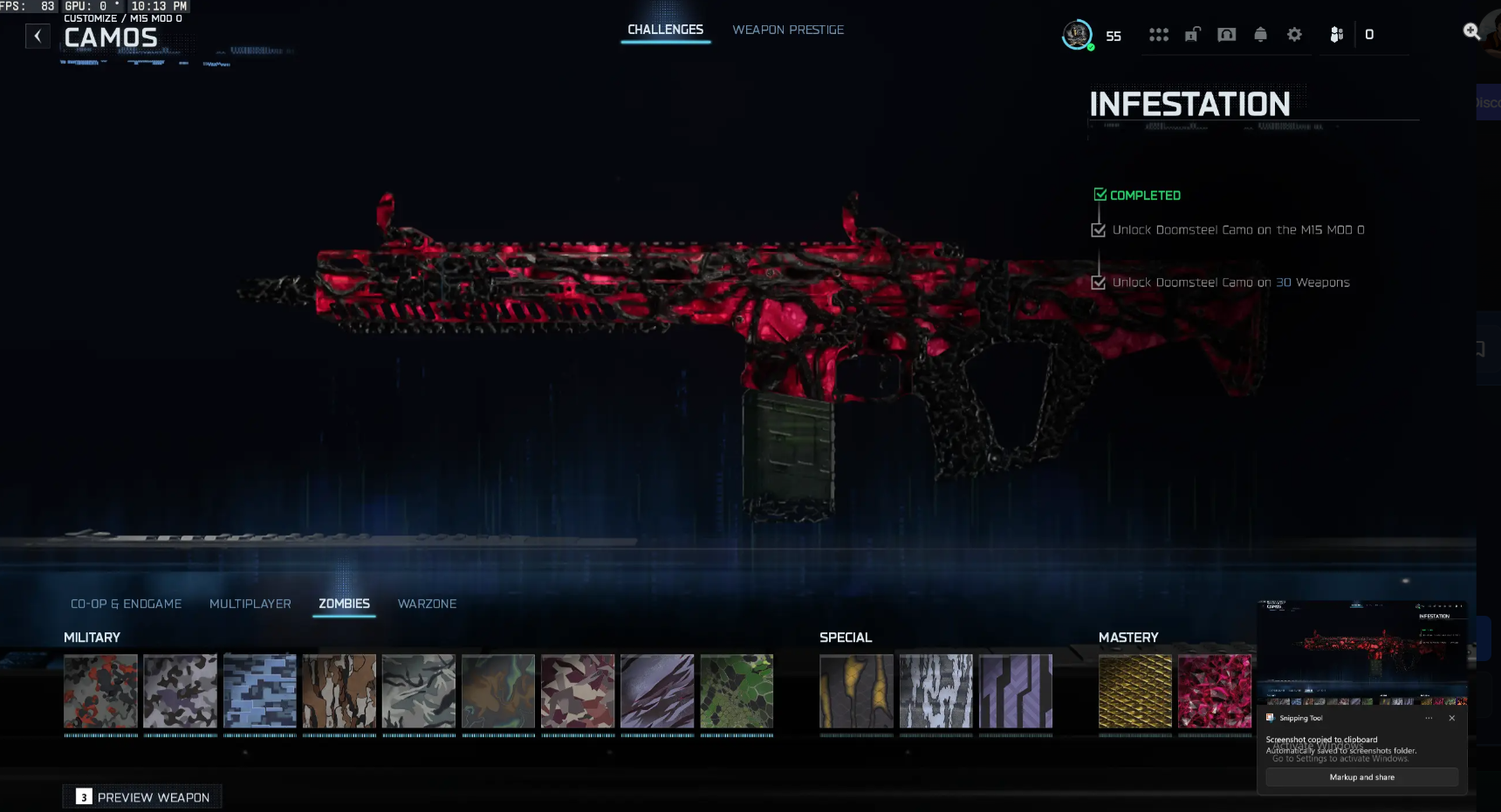Open the settings gear icon
Viewport: 1501px width, 812px height.
pos(1294,35)
